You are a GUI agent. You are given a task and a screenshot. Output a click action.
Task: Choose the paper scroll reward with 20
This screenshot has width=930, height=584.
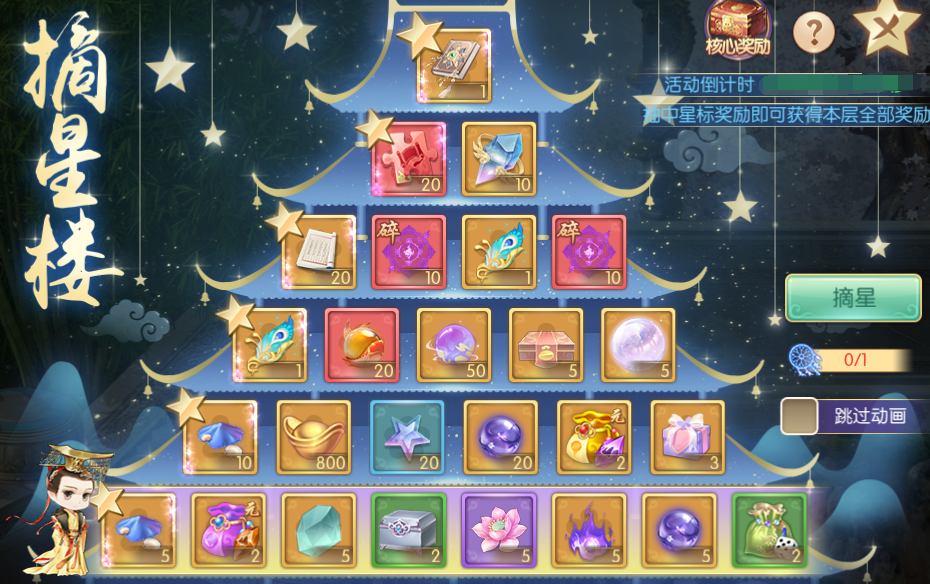click(x=319, y=252)
